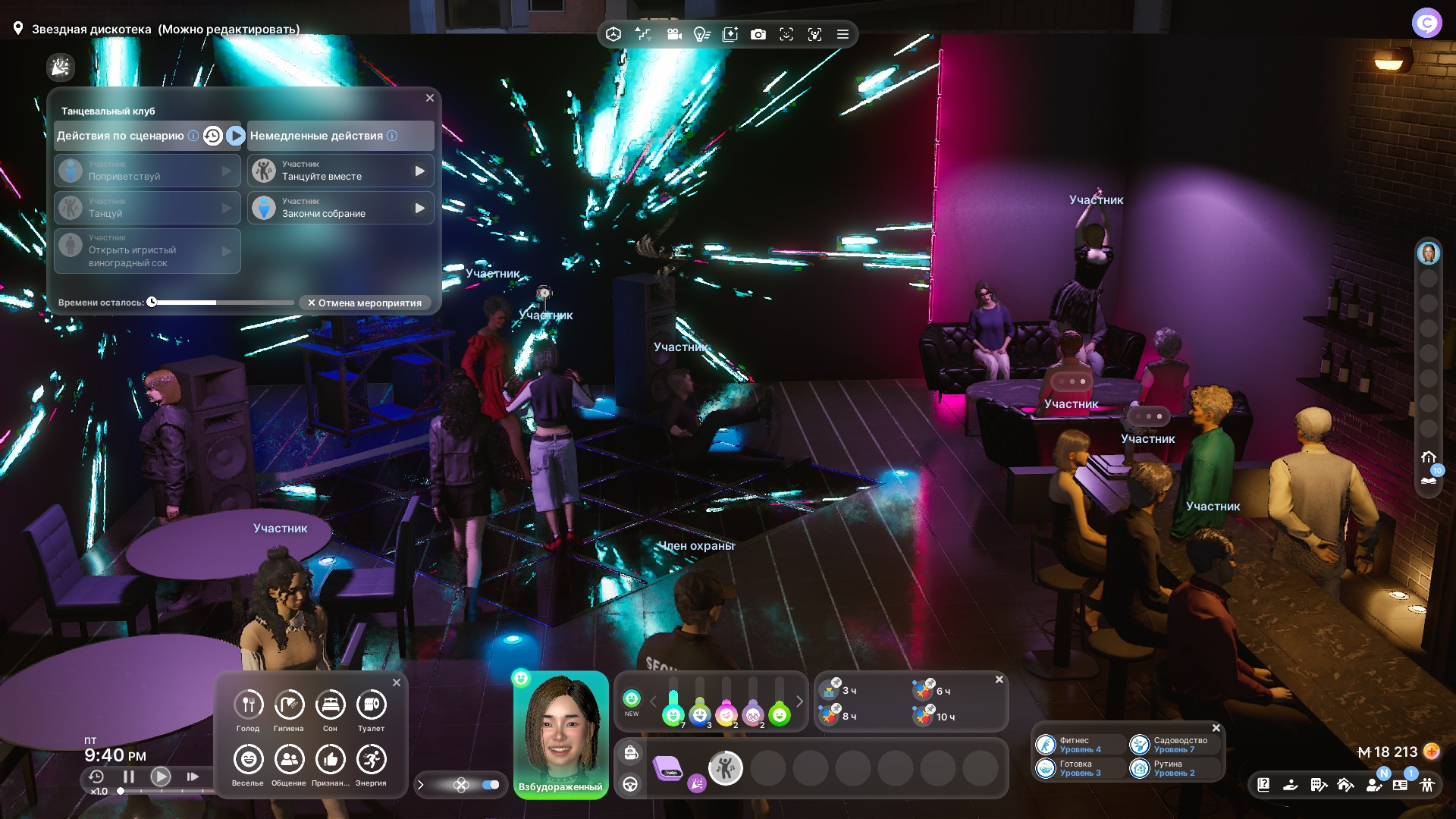Start the Танцуйте вместе immediate action

coord(419,171)
